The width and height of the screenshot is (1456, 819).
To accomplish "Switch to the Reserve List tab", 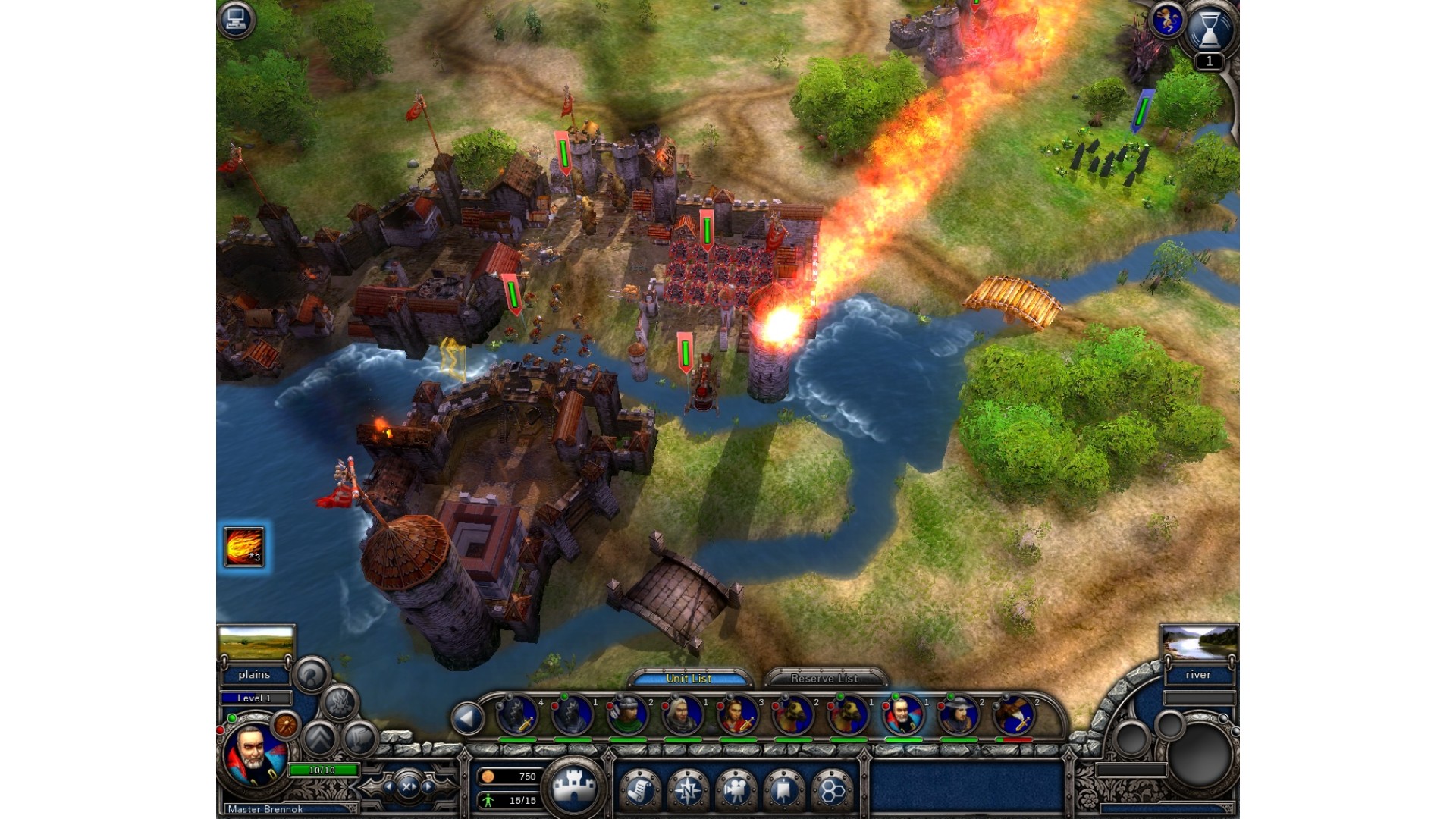I will point(824,678).
